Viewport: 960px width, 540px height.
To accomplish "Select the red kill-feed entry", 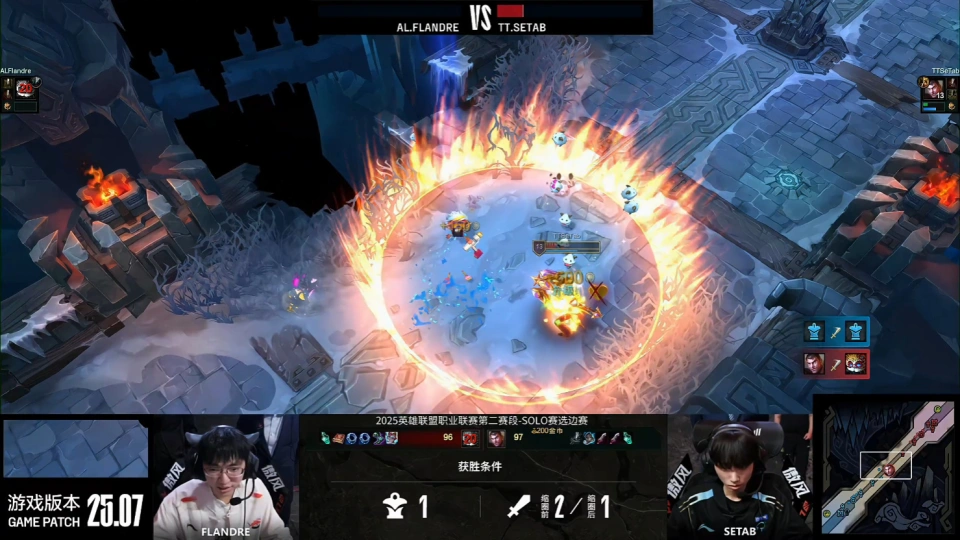I will pos(834,363).
